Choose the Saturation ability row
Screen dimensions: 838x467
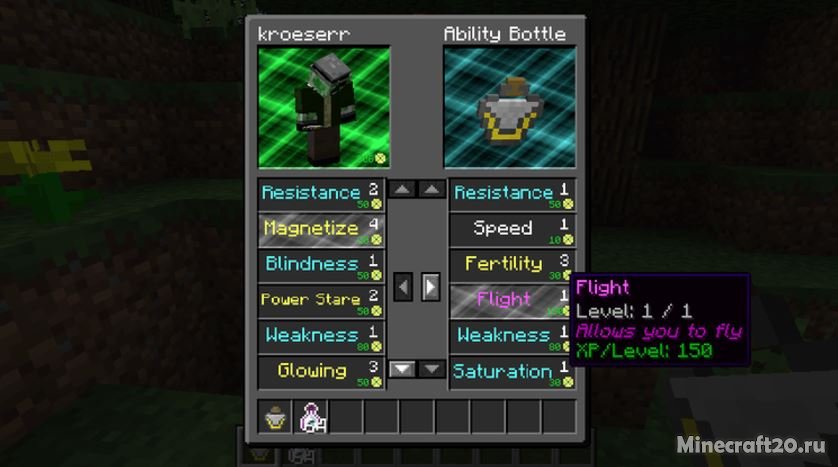512,371
